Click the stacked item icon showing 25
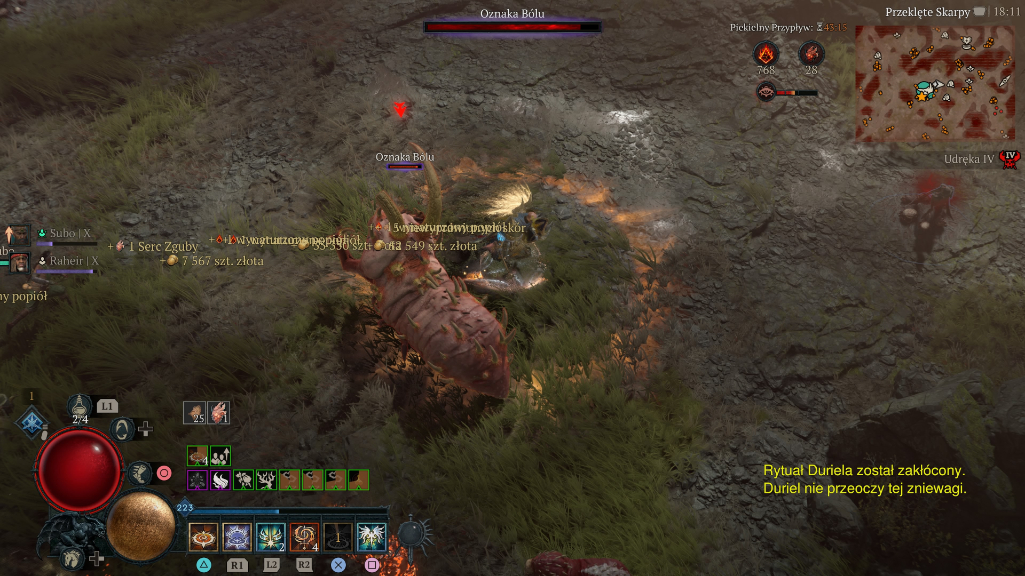The image size is (1025, 576). (195, 411)
